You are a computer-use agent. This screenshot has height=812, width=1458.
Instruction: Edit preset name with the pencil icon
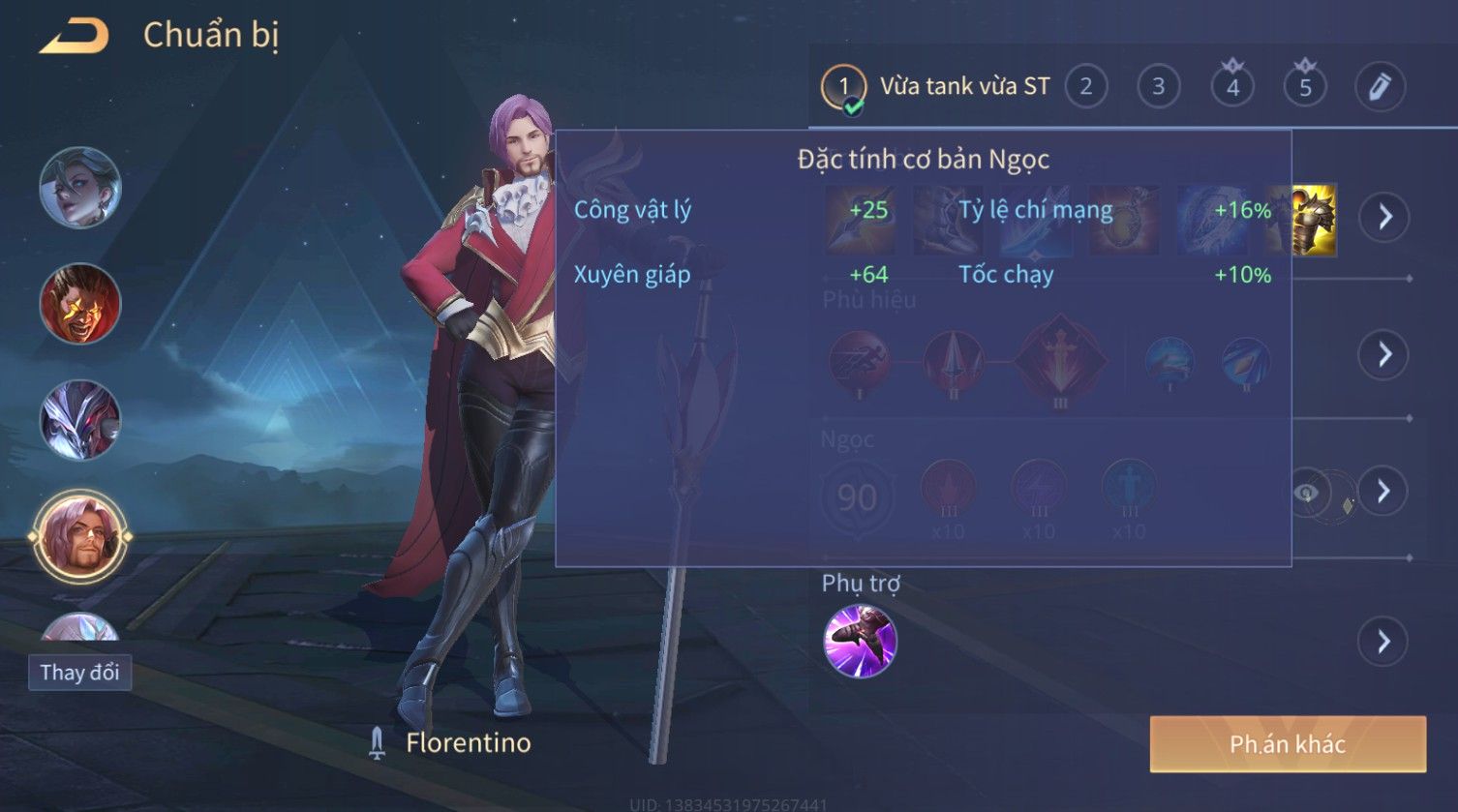[x=1379, y=87]
